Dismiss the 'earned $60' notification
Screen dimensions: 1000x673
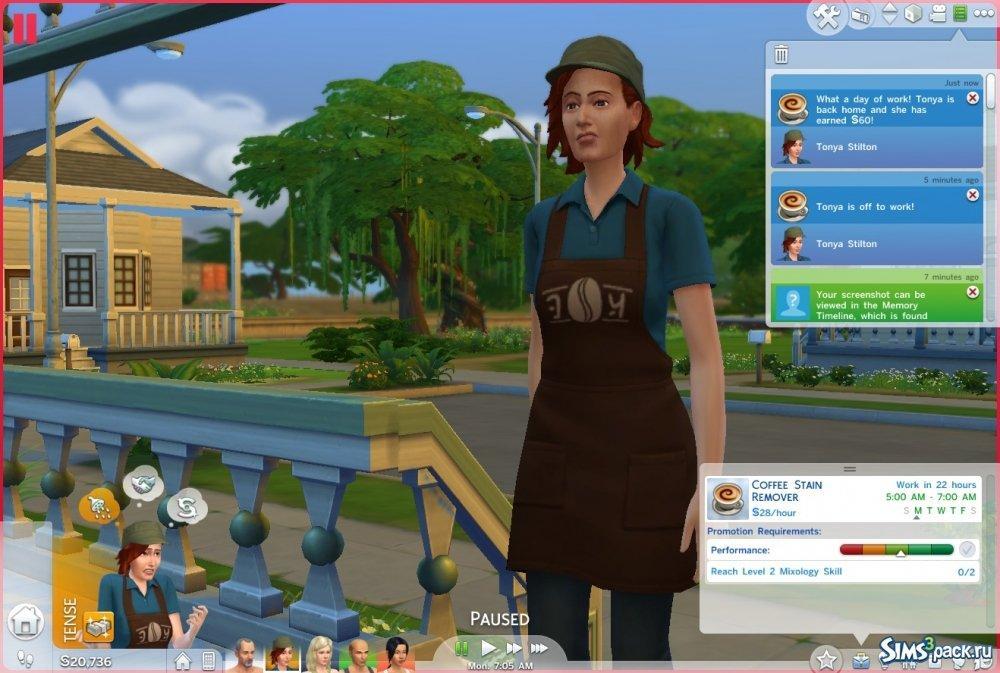coord(973,99)
